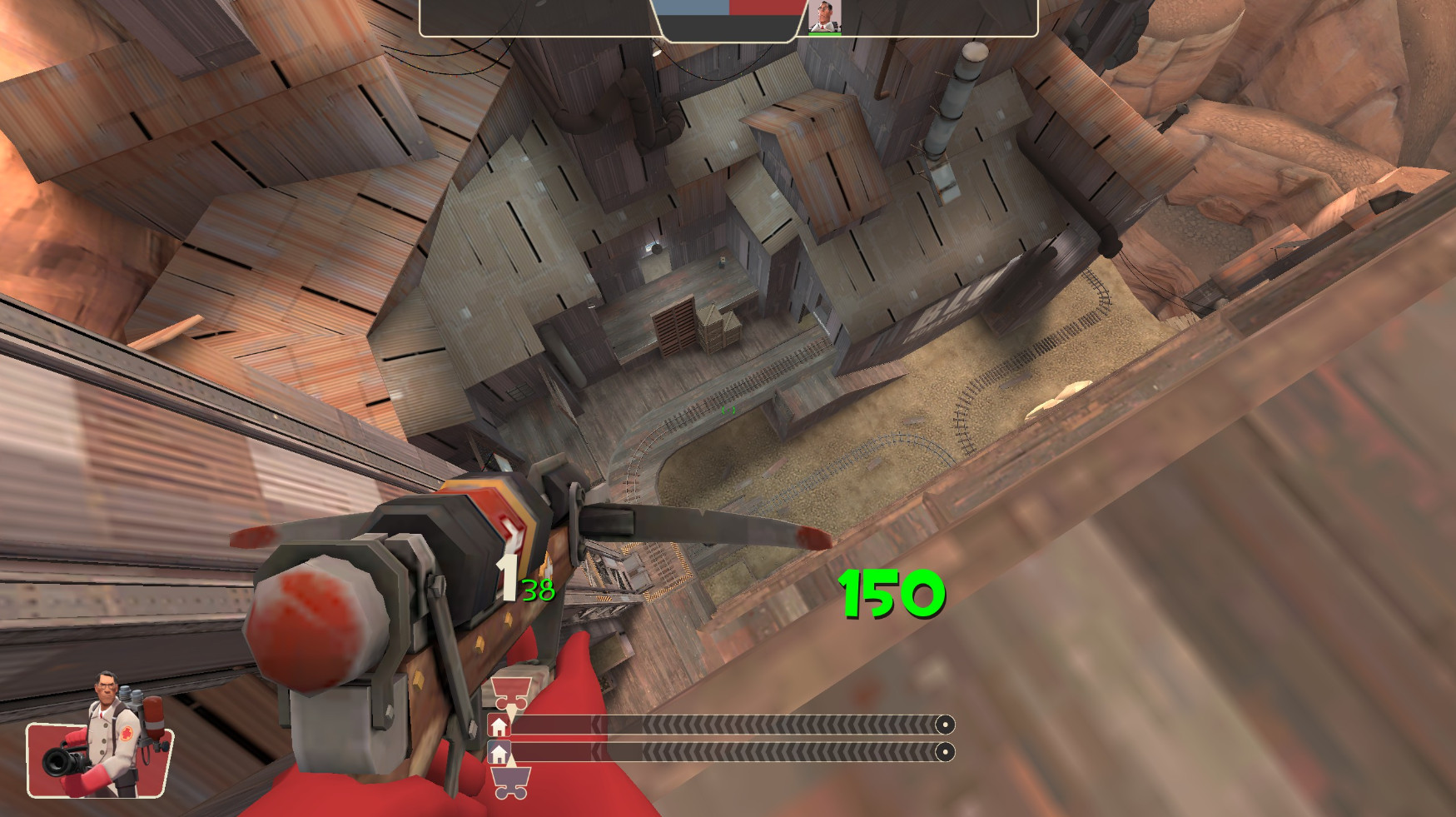Click the green health bar under the avatar
The height and width of the screenshot is (817, 1456).
tap(824, 36)
